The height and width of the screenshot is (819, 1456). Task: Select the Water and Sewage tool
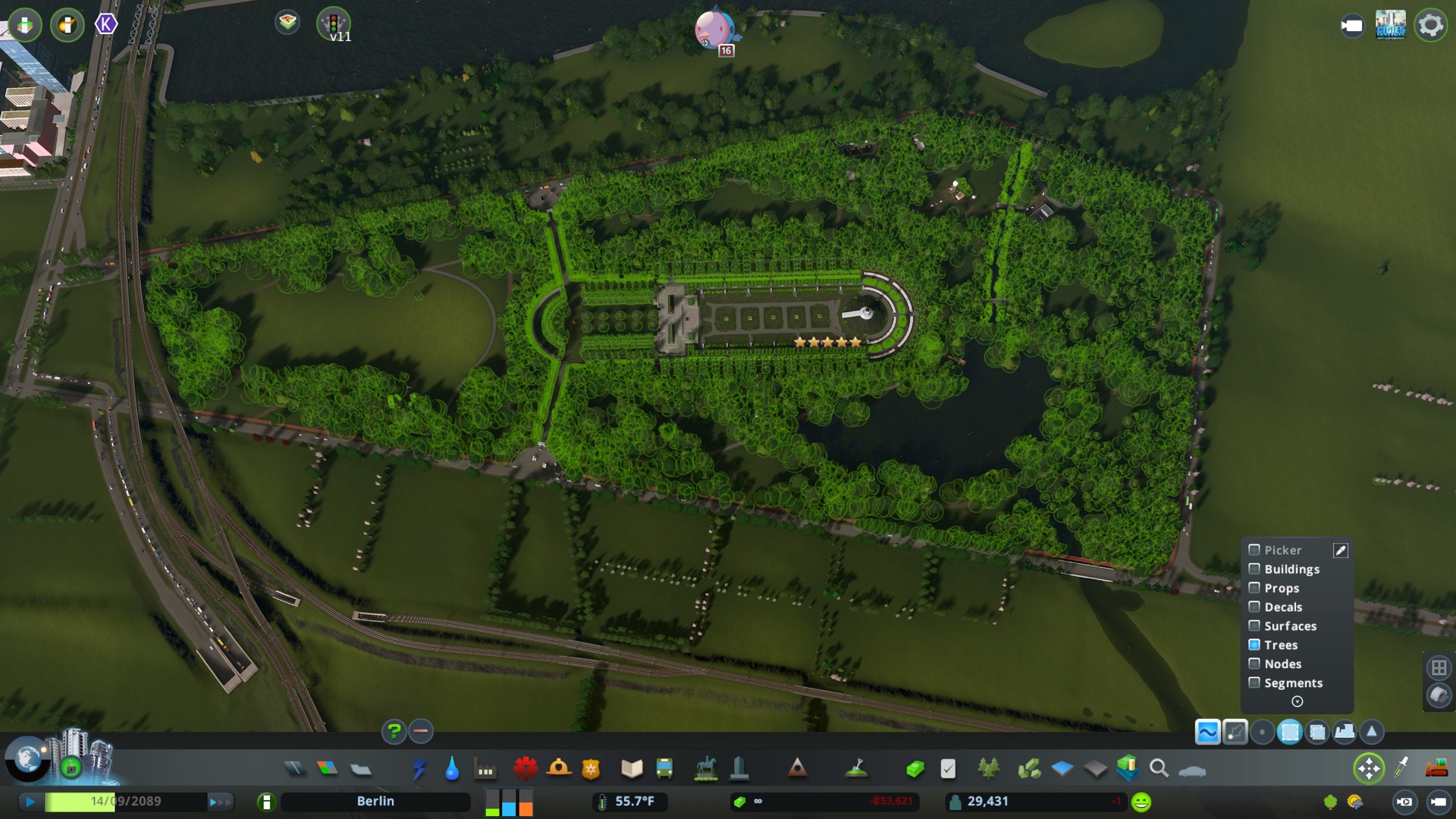click(x=450, y=768)
